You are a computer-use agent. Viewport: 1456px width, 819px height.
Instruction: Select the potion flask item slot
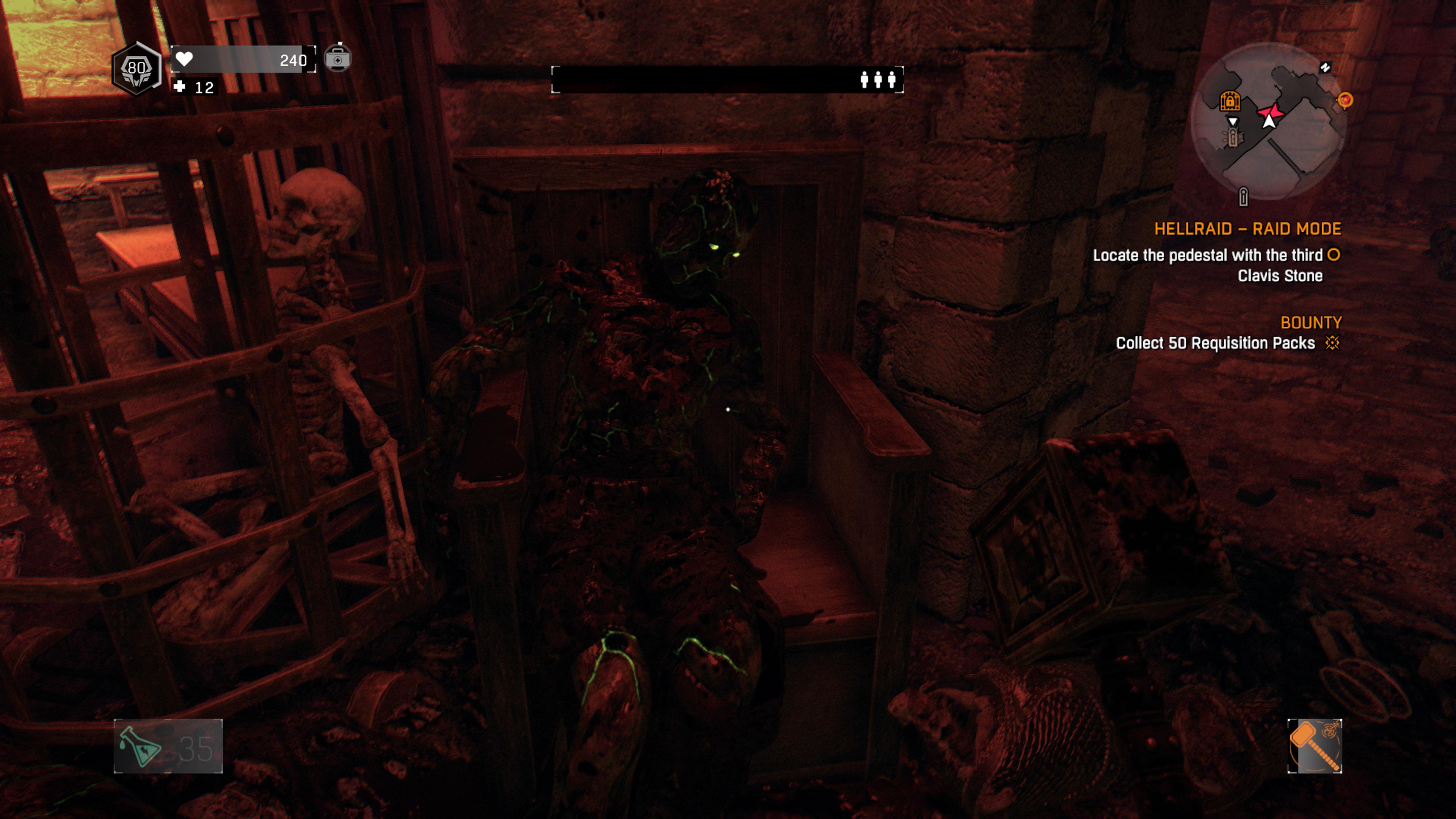coord(168,746)
